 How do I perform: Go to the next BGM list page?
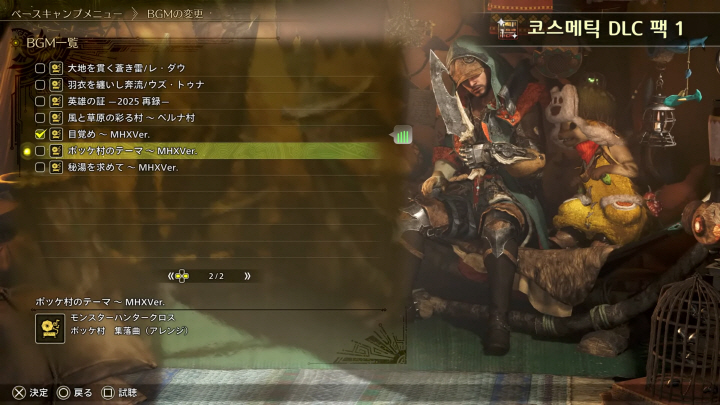(247, 276)
